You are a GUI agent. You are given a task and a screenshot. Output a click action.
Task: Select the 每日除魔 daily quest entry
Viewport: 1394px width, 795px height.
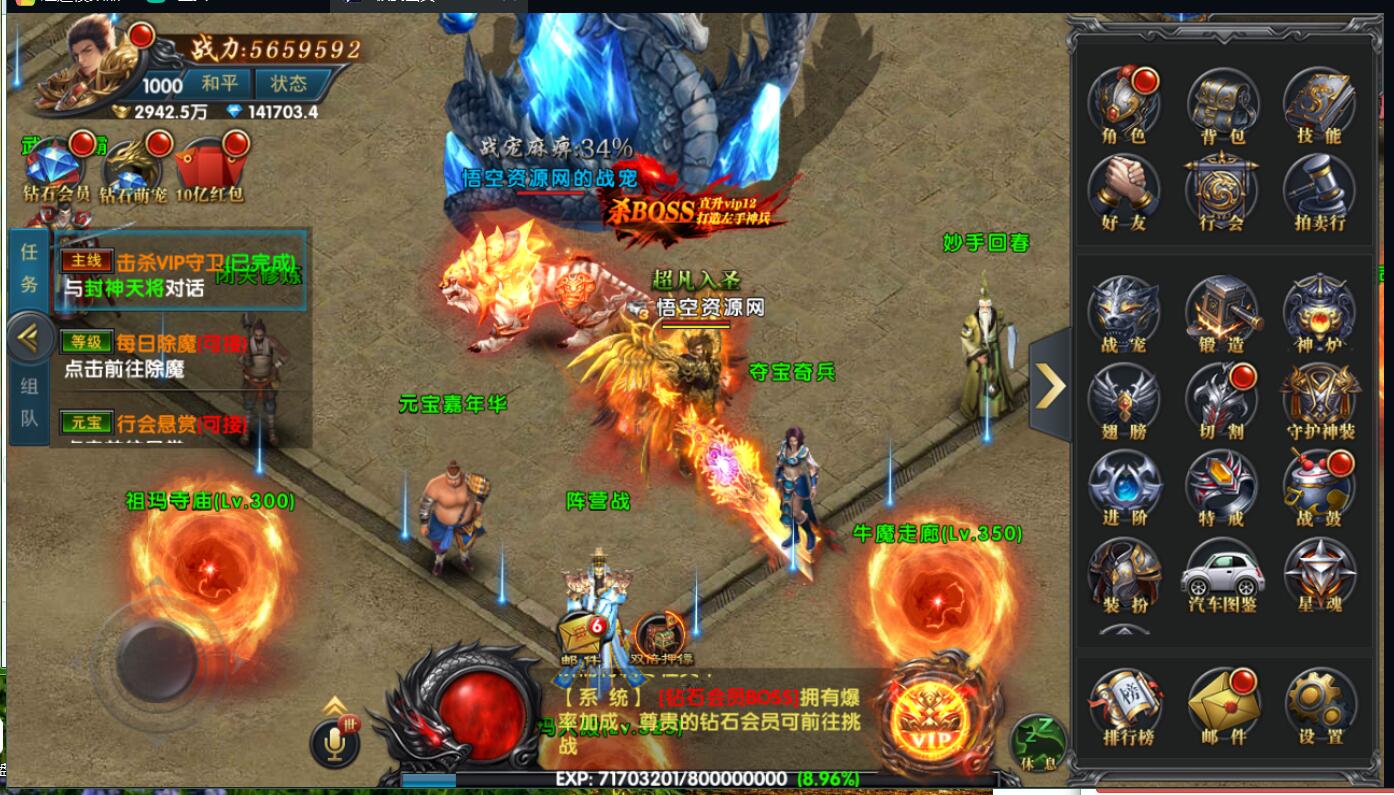point(180,355)
